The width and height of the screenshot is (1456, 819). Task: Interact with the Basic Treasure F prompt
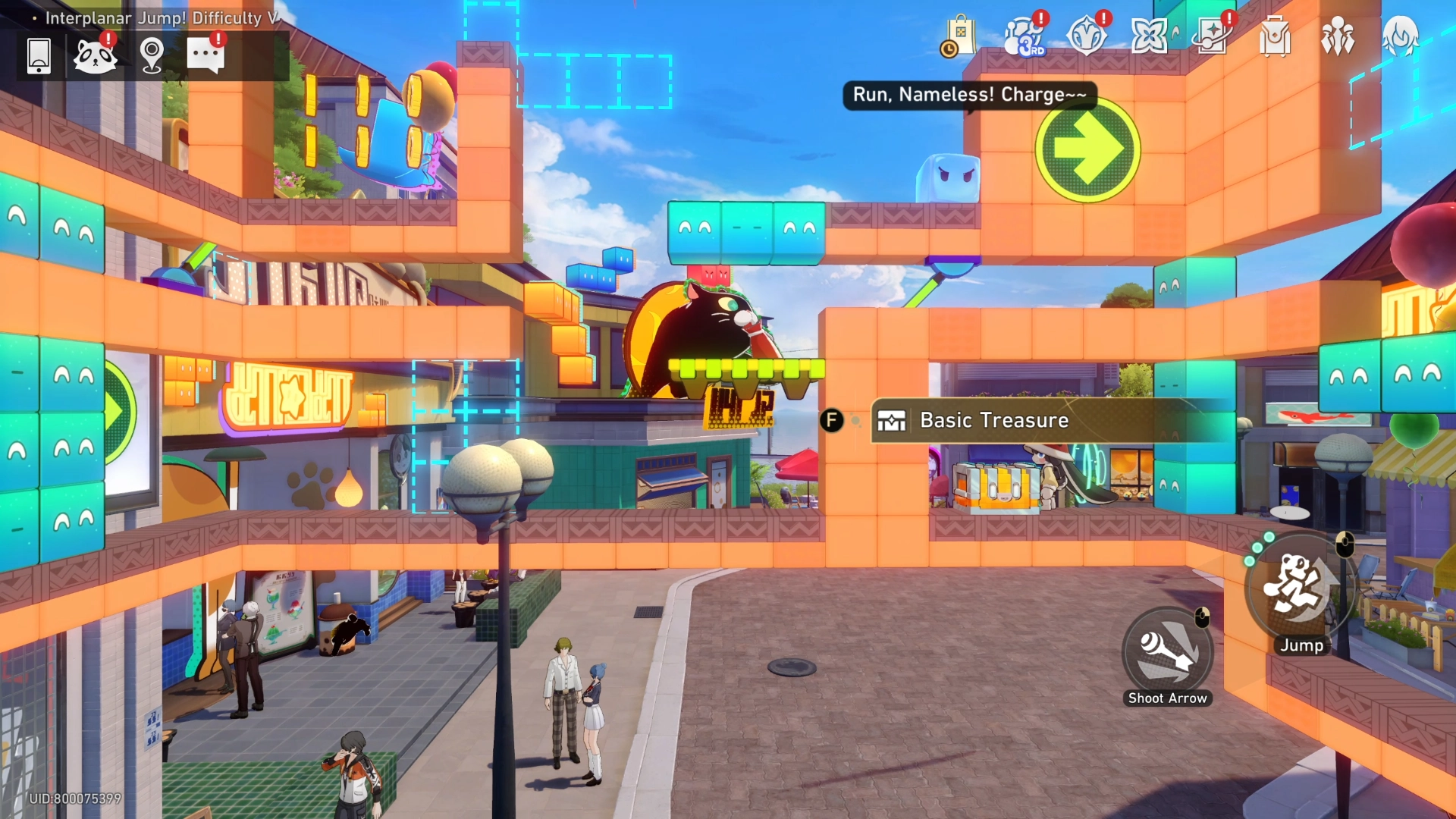click(833, 418)
